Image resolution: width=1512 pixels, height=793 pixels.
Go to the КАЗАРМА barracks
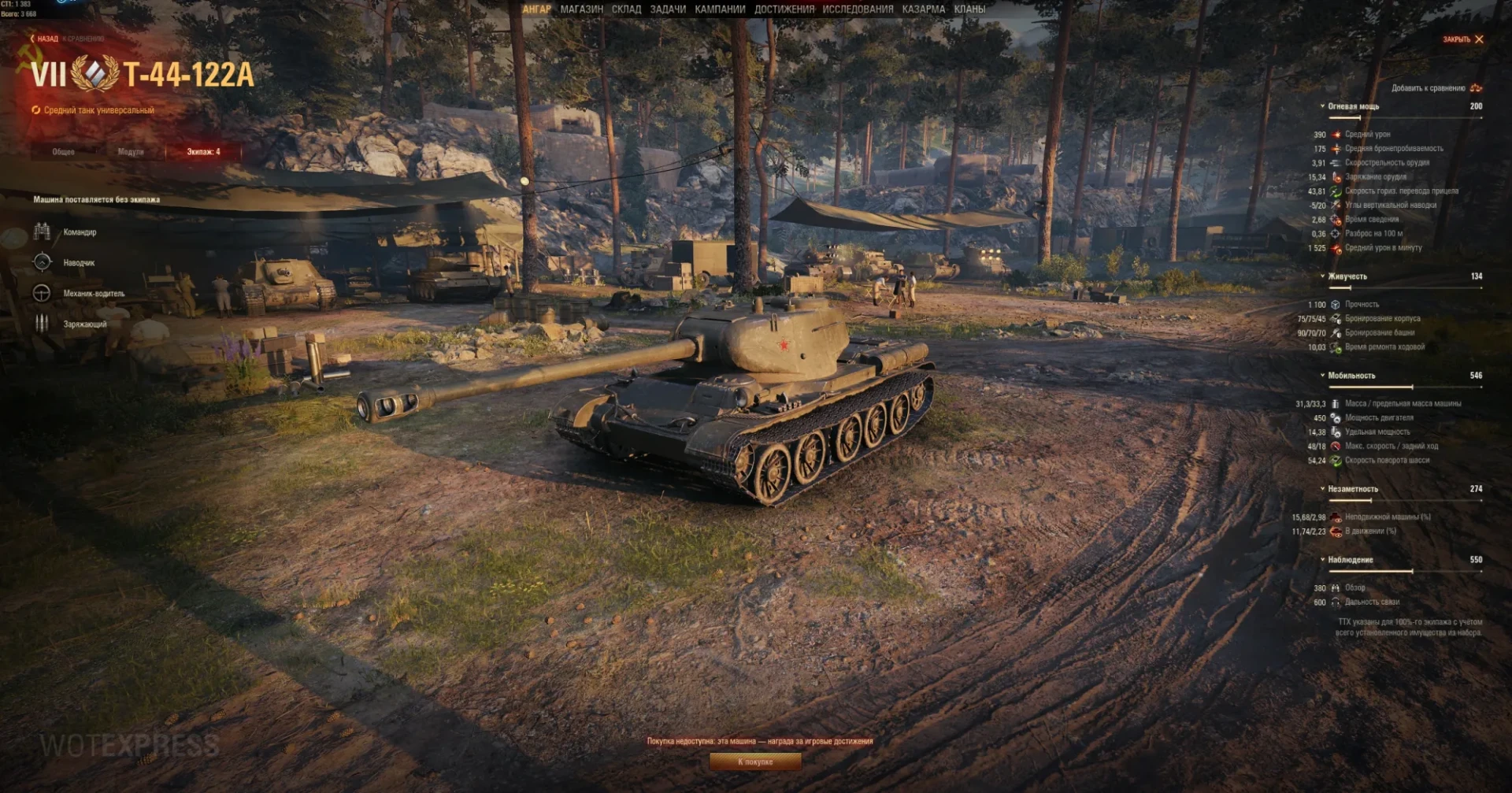pos(923,9)
